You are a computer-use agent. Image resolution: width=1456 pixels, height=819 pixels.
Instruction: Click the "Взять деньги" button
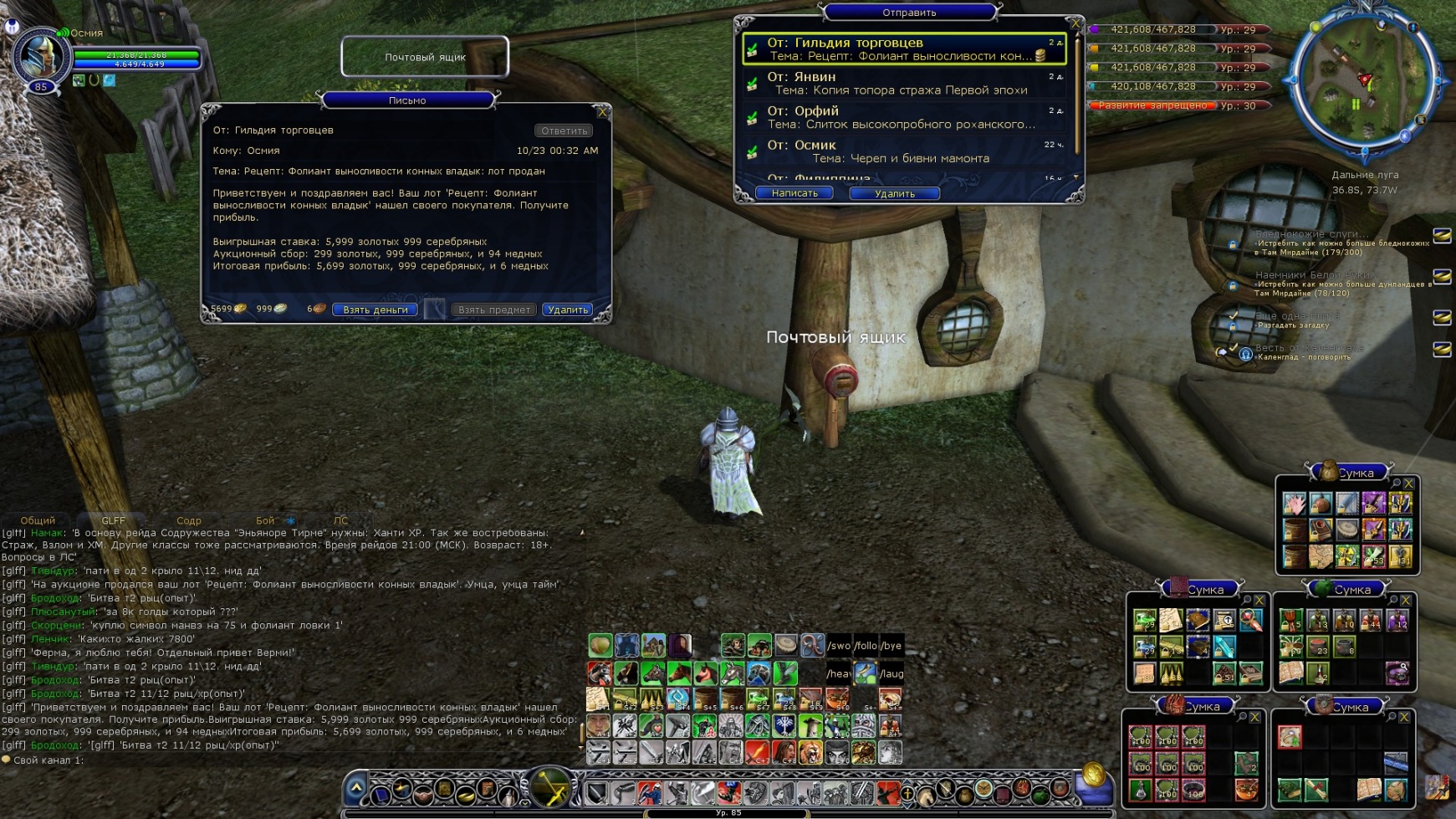[x=375, y=310]
